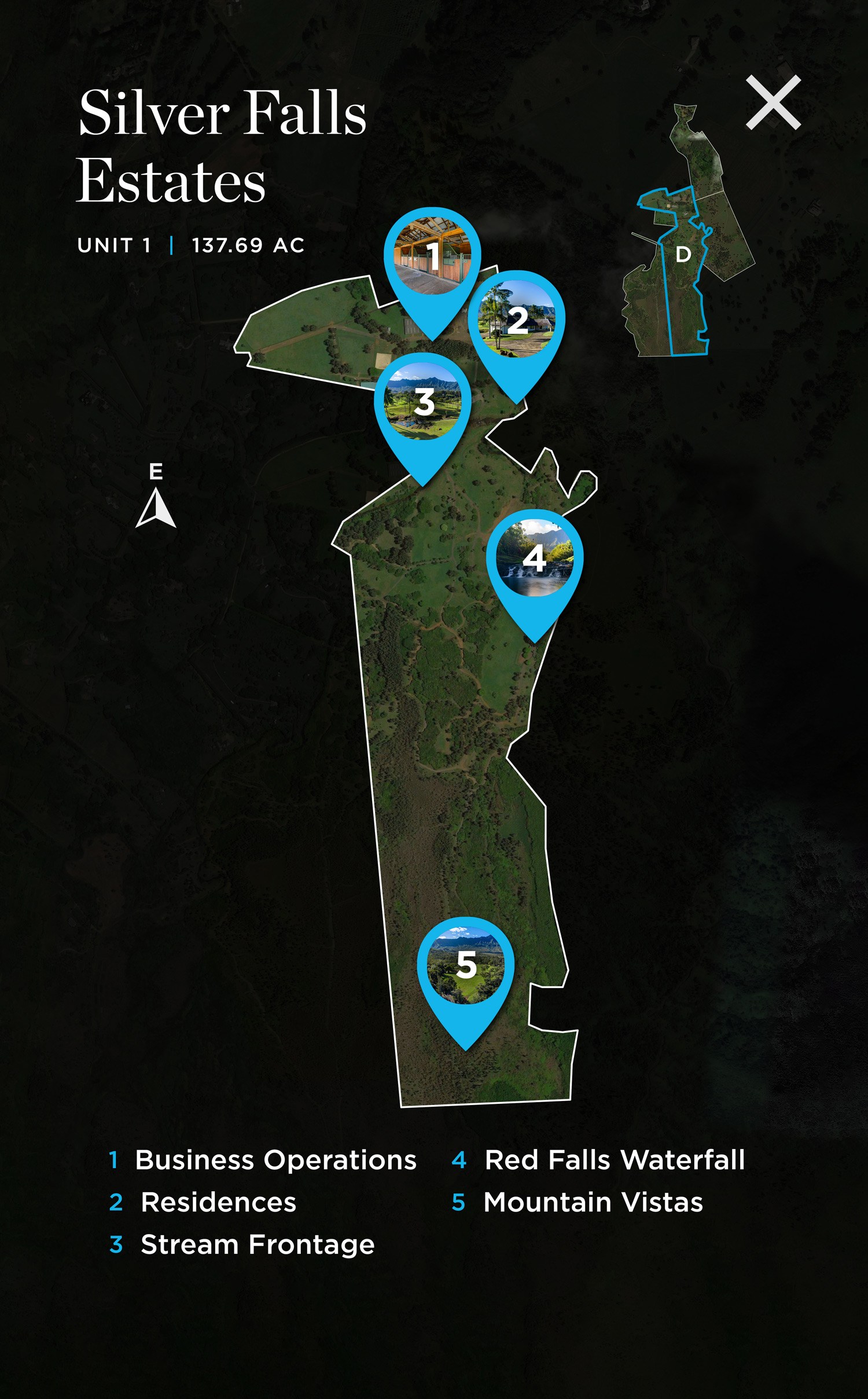Close the Silver Falls Estates map
Viewport: 868px width, 1399px height.
tap(773, 102)
